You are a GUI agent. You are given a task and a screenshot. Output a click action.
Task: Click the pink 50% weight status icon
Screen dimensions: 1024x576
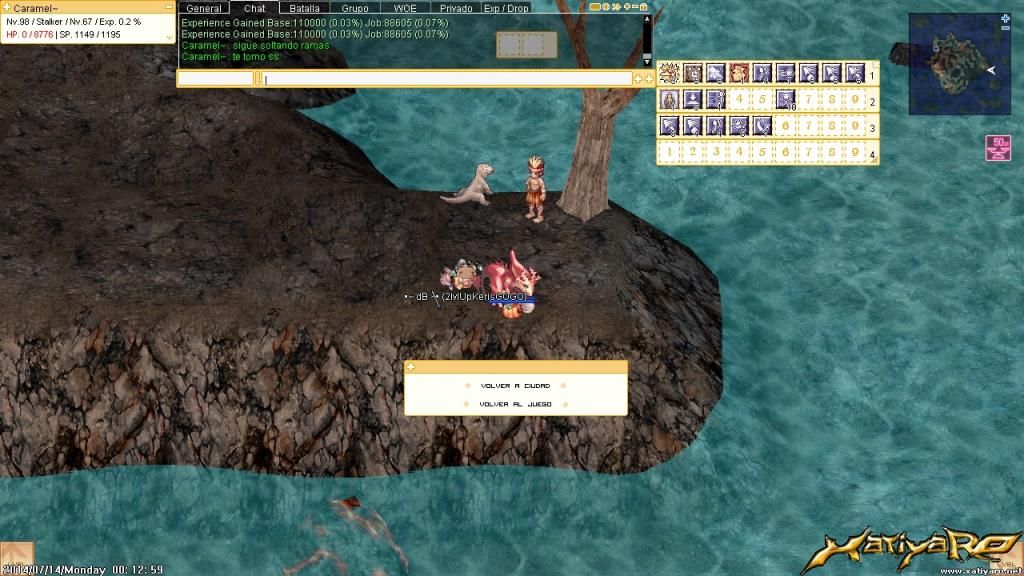(x=997, y=148)
